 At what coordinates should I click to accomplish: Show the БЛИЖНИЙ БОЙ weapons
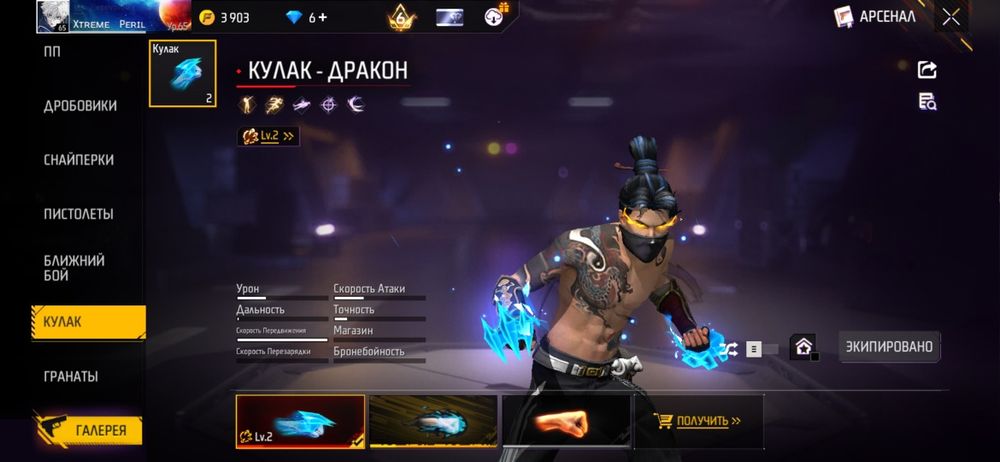74,268
